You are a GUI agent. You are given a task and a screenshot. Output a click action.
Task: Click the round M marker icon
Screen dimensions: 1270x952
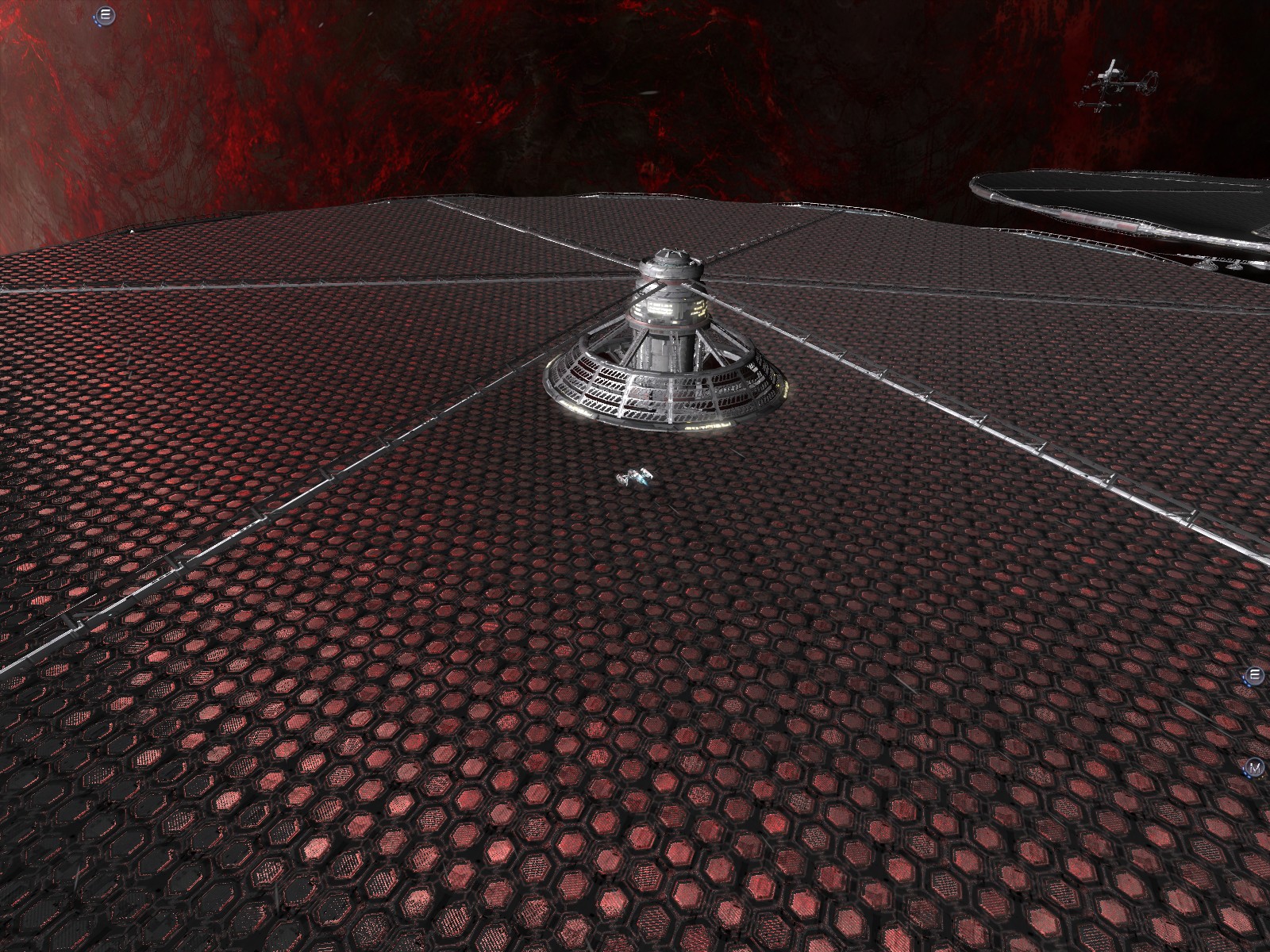point(1255,768)
